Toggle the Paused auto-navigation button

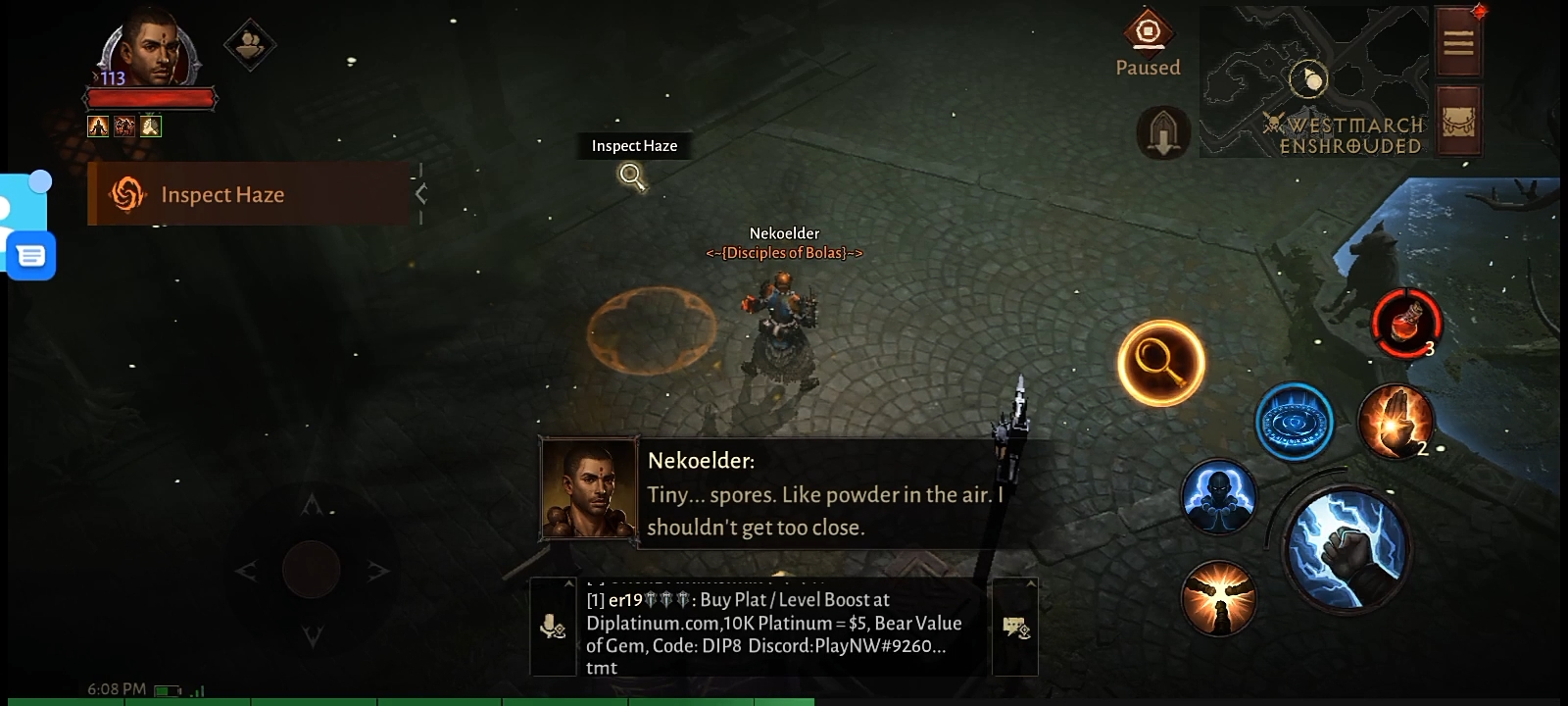pos(1148,34)
